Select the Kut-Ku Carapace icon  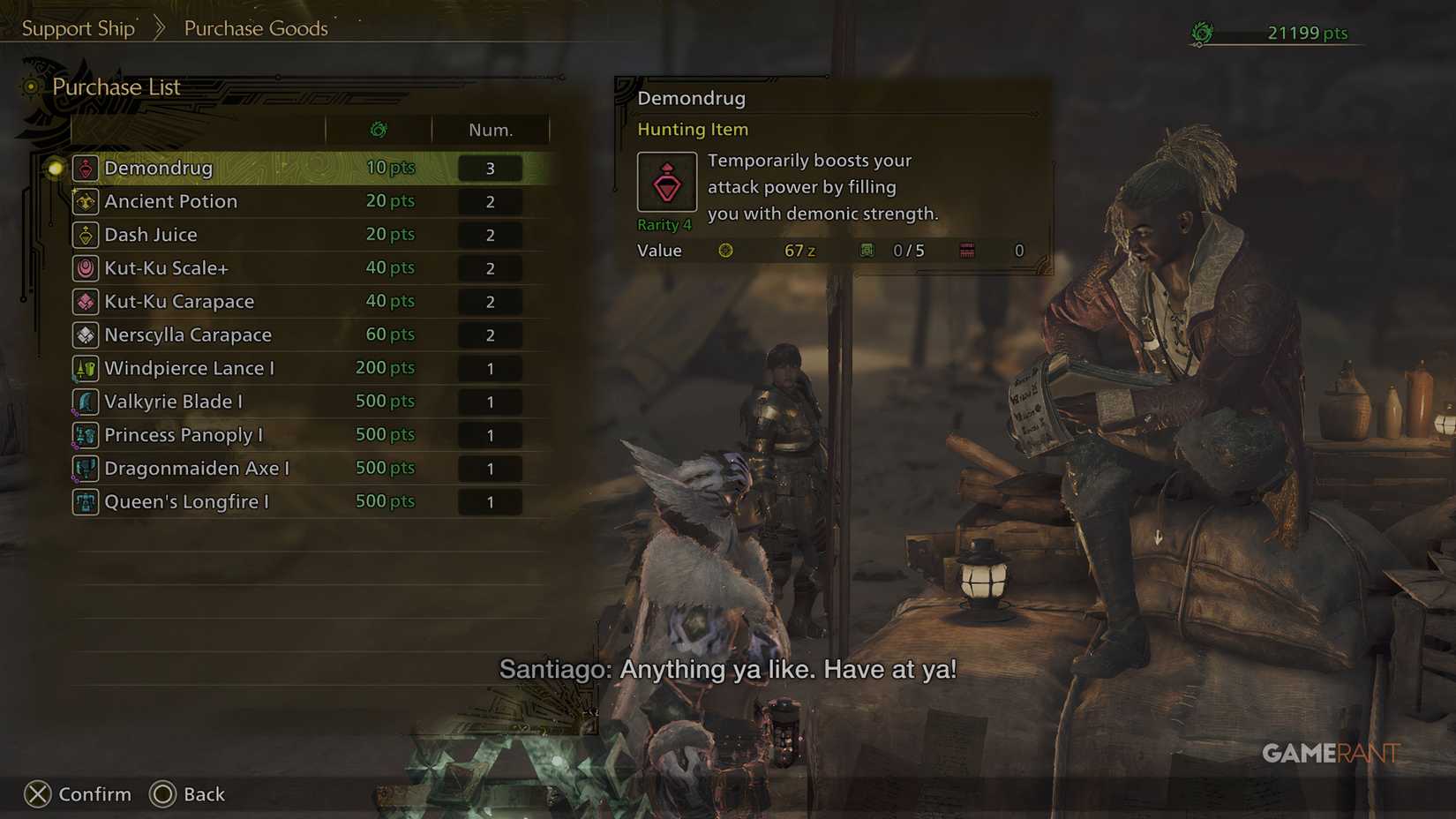[85, 301]
